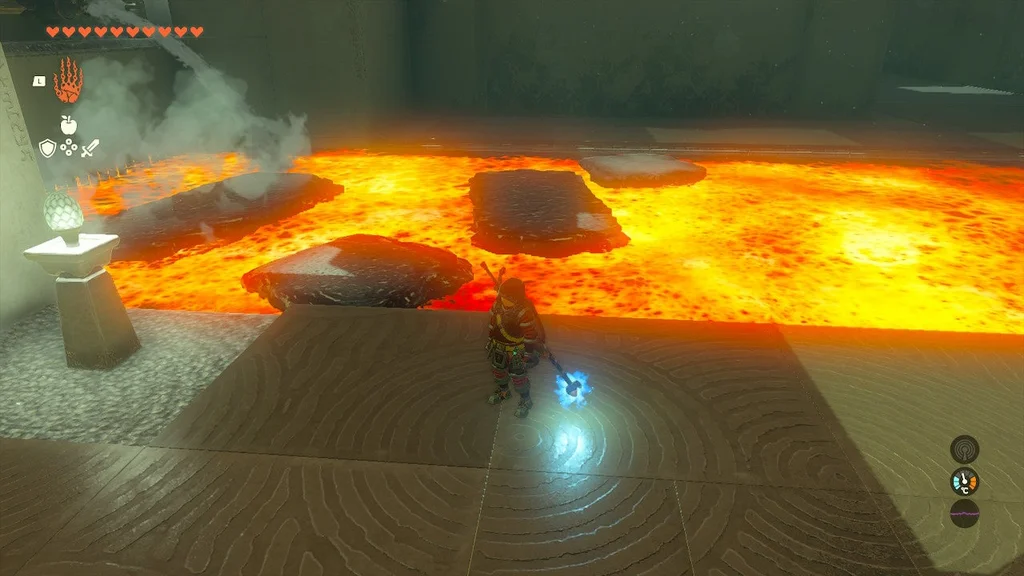Open the apple materials quick menu
The width and height of the screenshot is (1024, 576).
[x=68, y=125]
